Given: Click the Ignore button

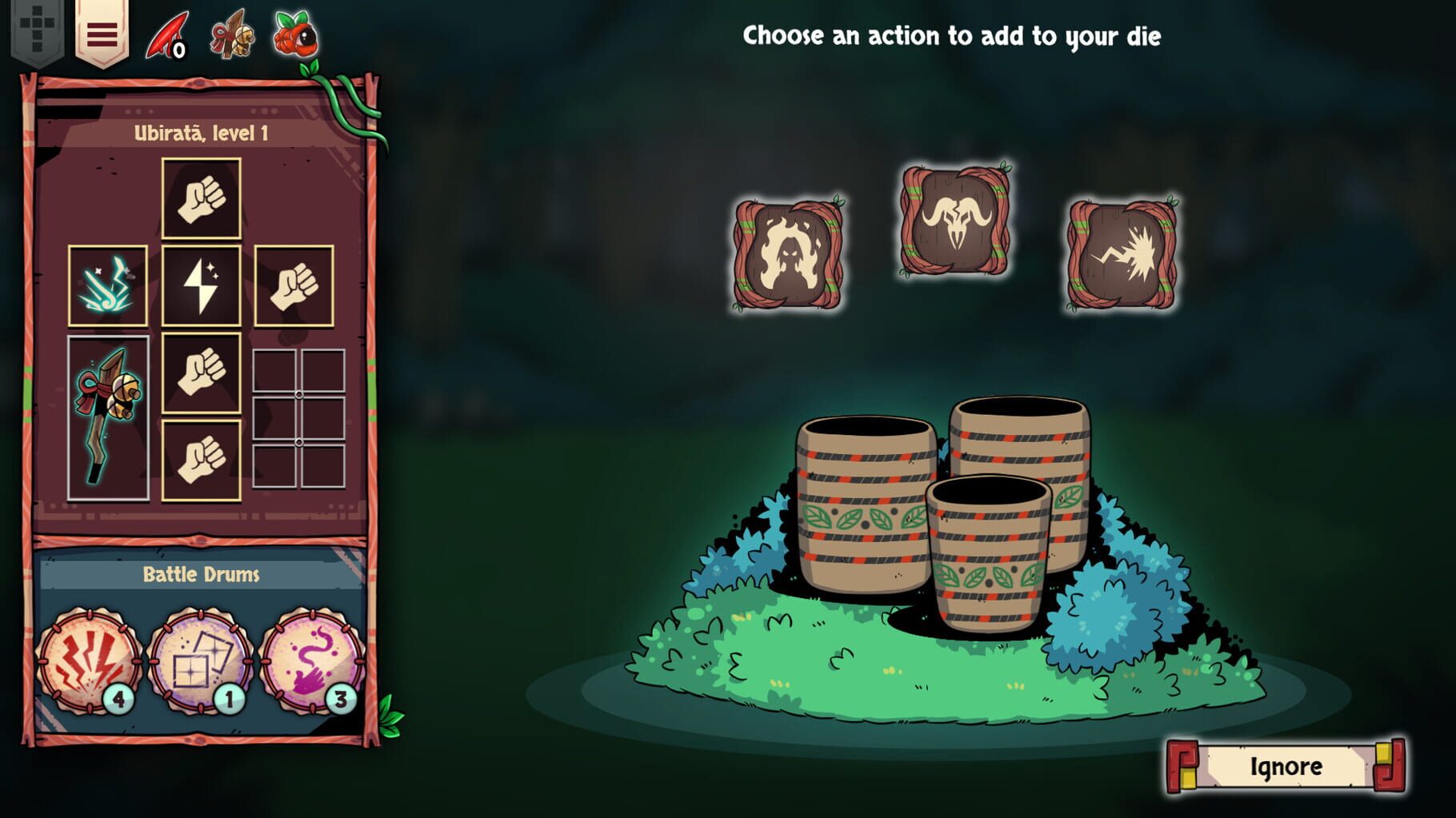Looking at the screenshot, I should [x=1285, y=765].
